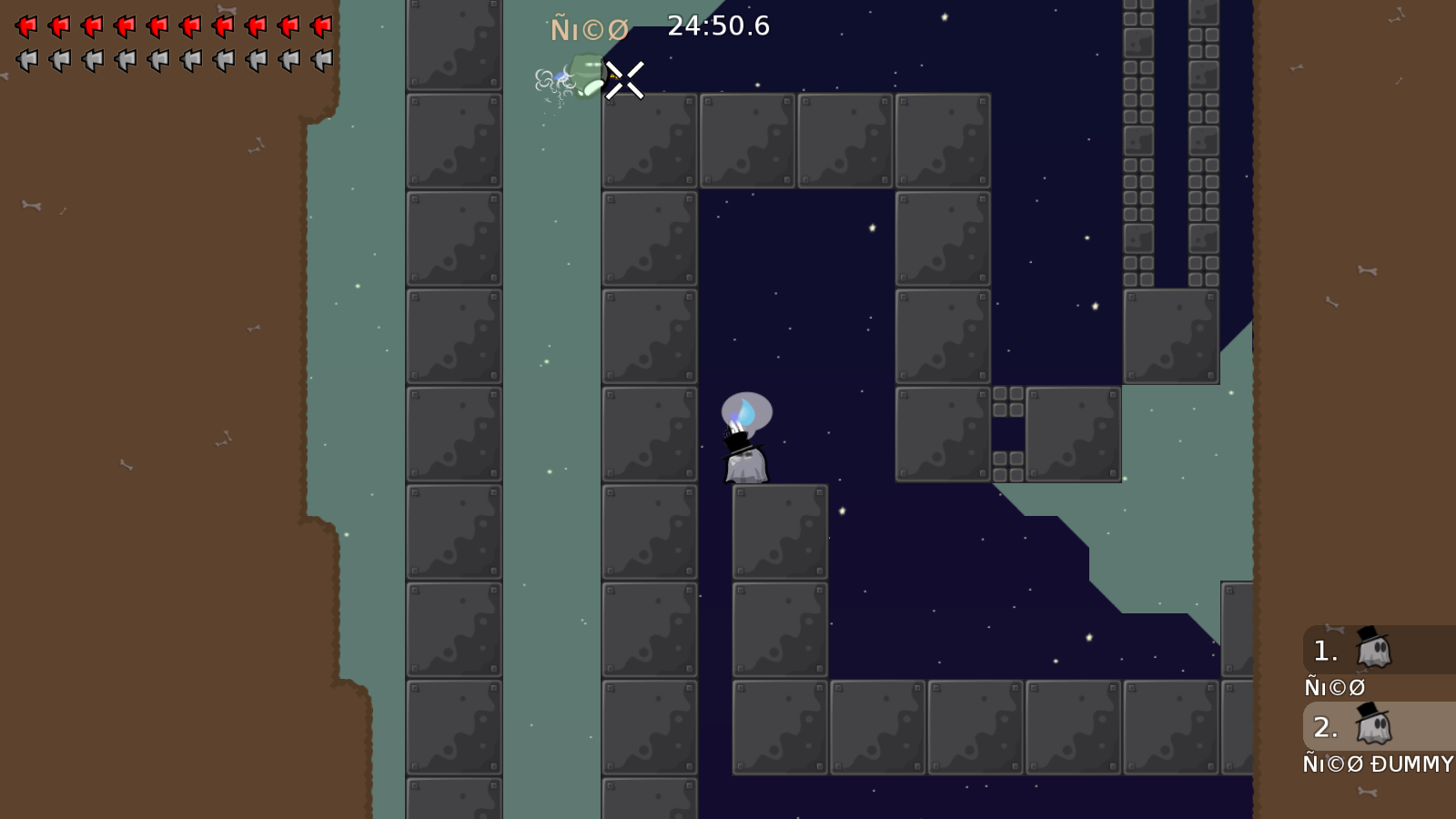1456x819 pixels.
Task: Click the Ñı©Ø ÐUMMY scoreboard label
Action: coord(1376,764)
